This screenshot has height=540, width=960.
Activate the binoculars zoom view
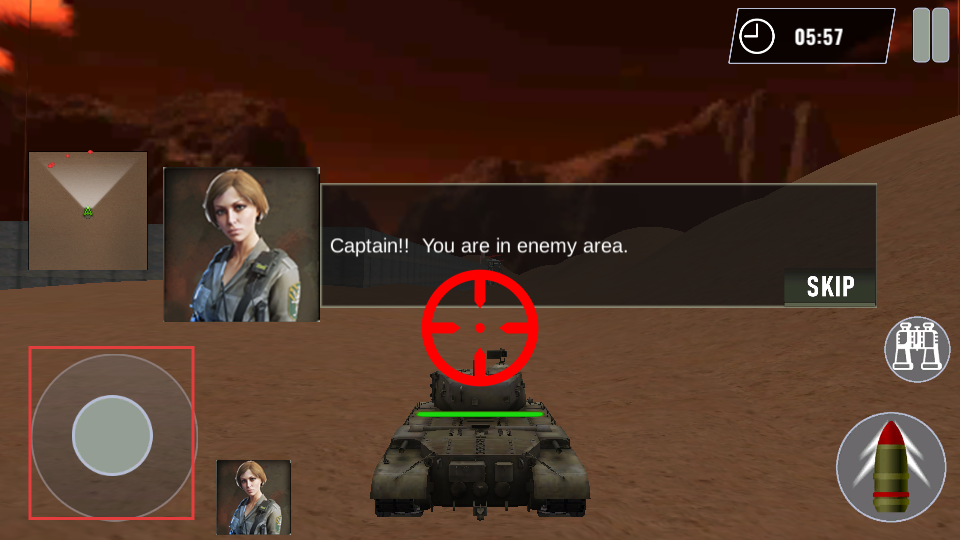click(917, 349)
